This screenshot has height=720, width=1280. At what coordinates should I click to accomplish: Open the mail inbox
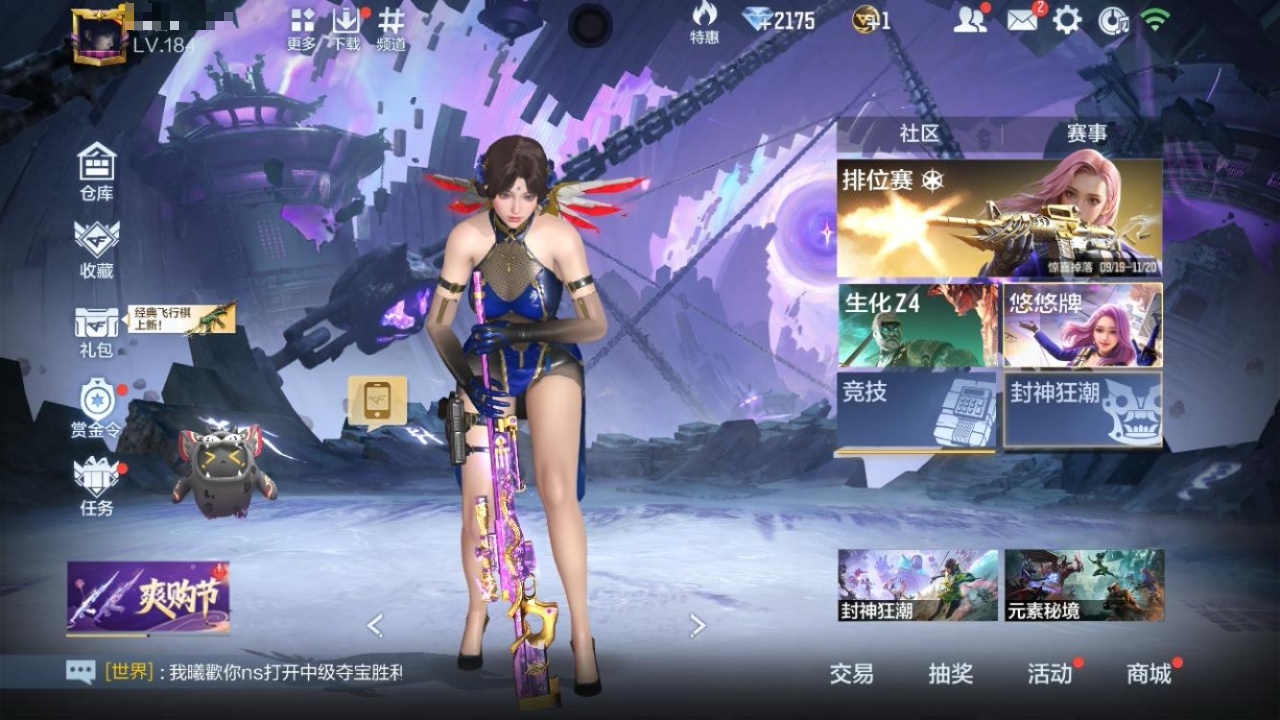click(1022, 20)
